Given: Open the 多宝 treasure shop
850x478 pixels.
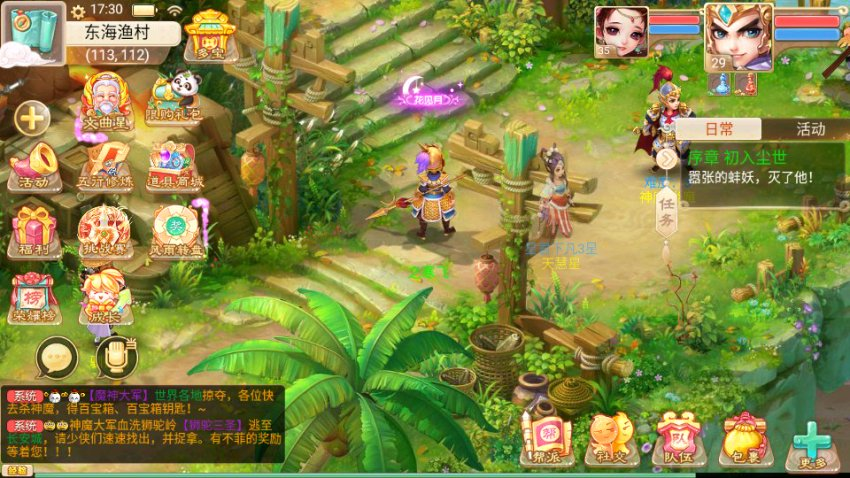Looking at the screenshot, I should [x=209, y=38].
